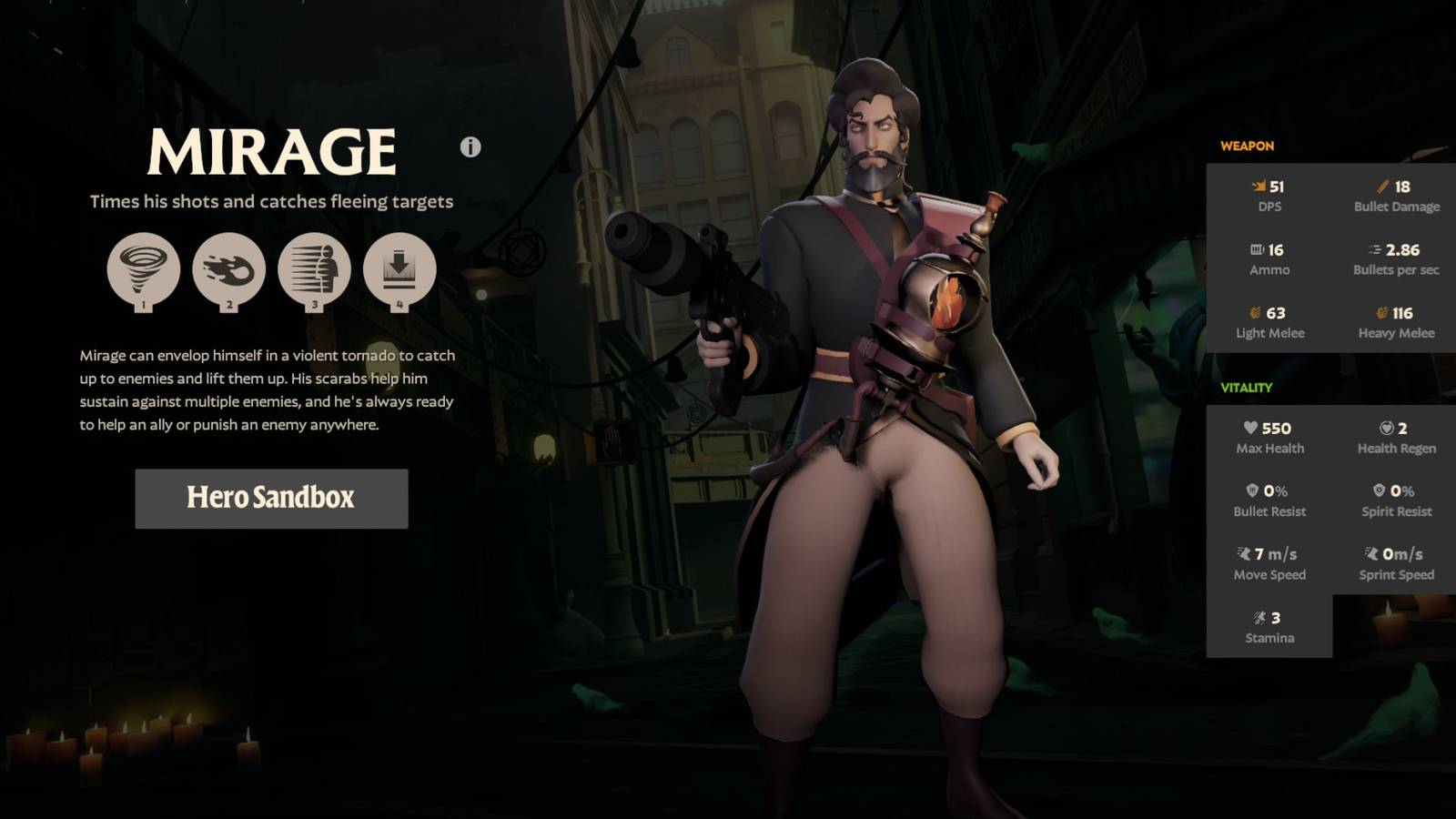Click the Bullet Resist shield icon
Screen dimensions: 1456x819
point(1253,490)
